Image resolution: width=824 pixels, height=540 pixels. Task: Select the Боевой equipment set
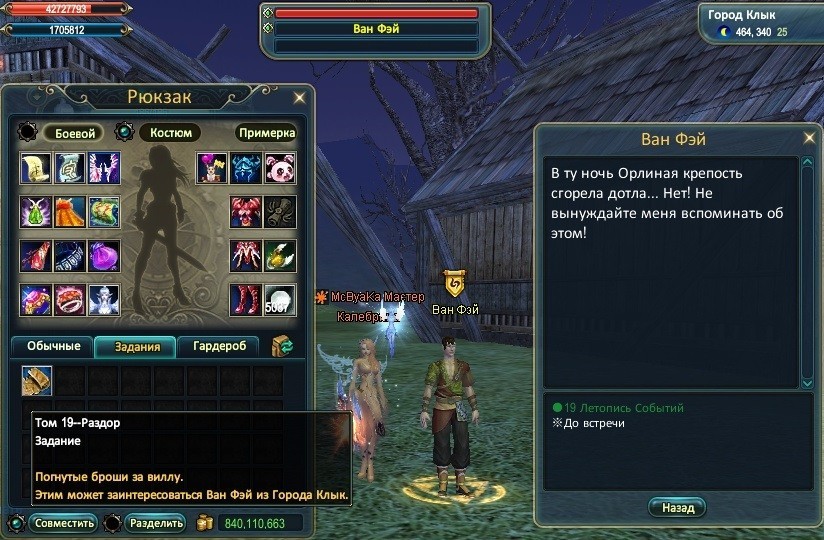72,133
